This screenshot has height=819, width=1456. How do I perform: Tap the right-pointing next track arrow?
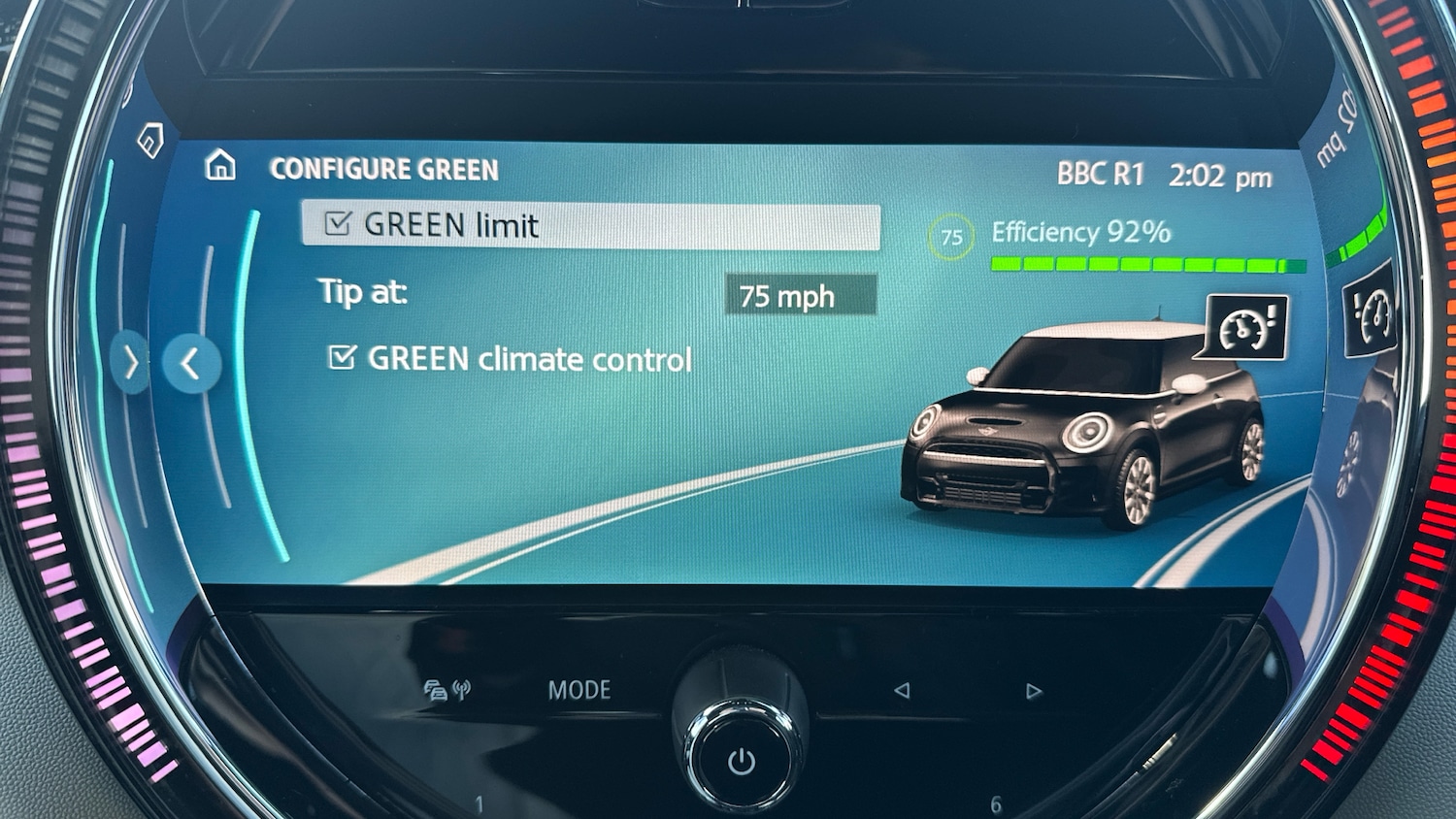click(1033, 690)
